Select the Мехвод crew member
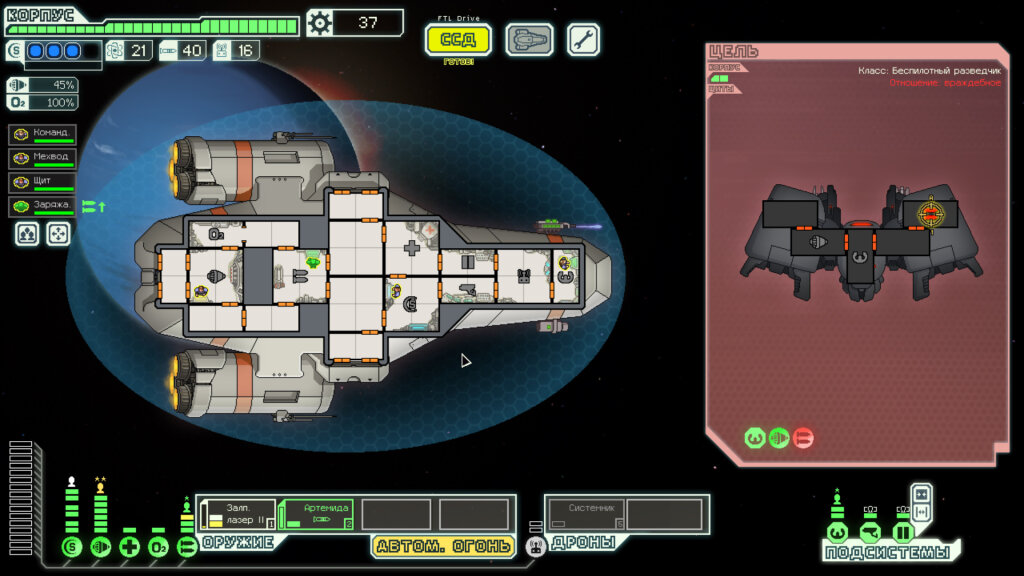 tap(43, 158)
